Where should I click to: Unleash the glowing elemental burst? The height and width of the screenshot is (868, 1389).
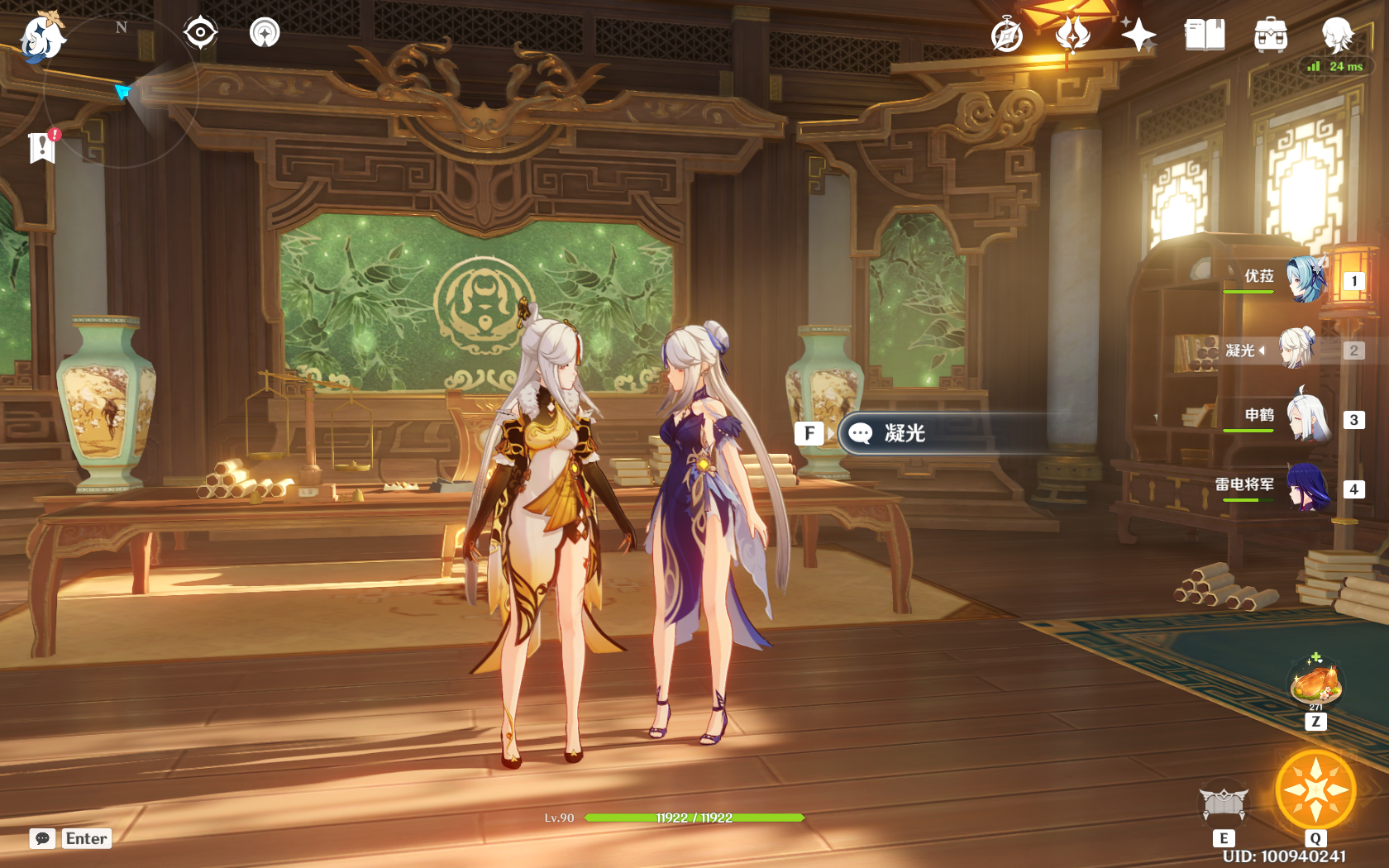click(1315, 790)
